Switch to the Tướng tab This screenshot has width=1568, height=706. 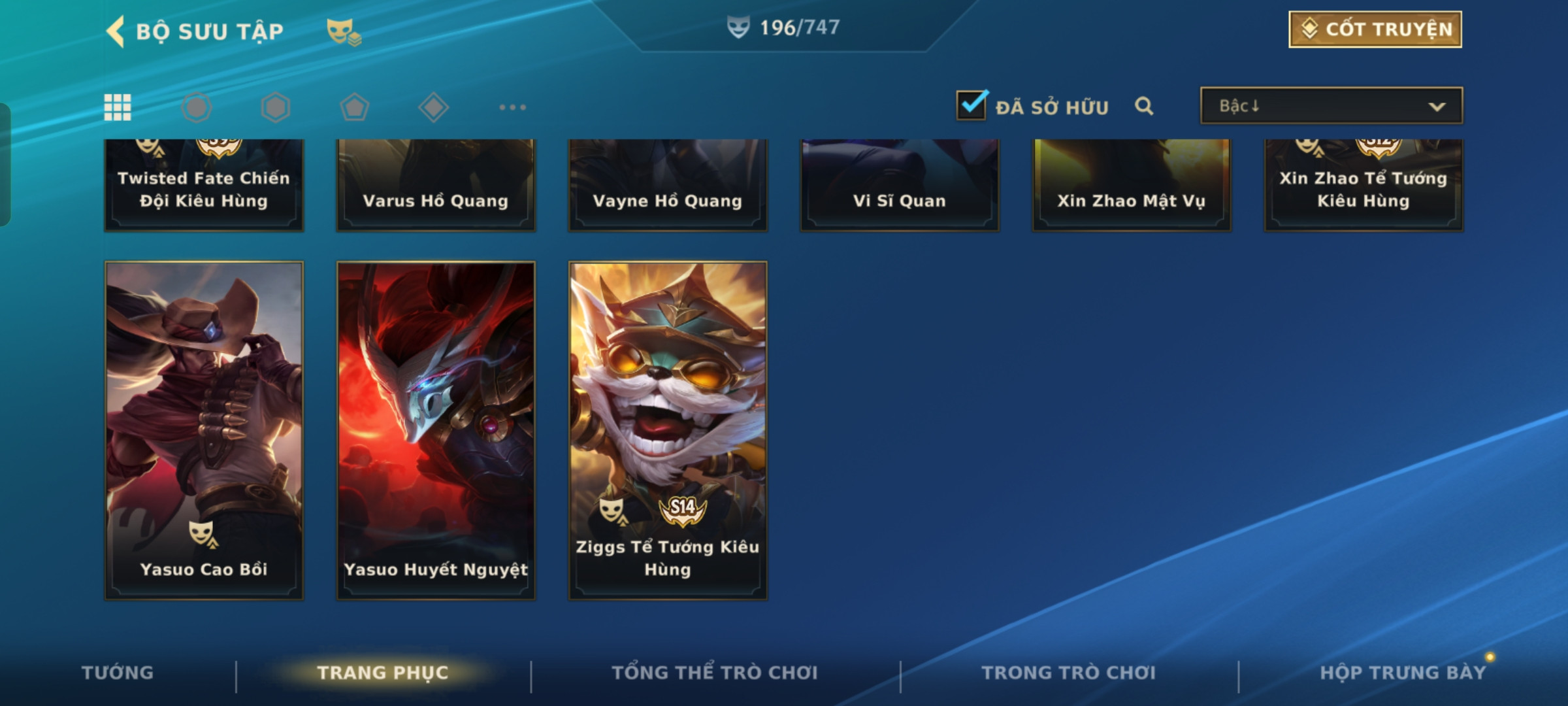[x=118, y=673]
